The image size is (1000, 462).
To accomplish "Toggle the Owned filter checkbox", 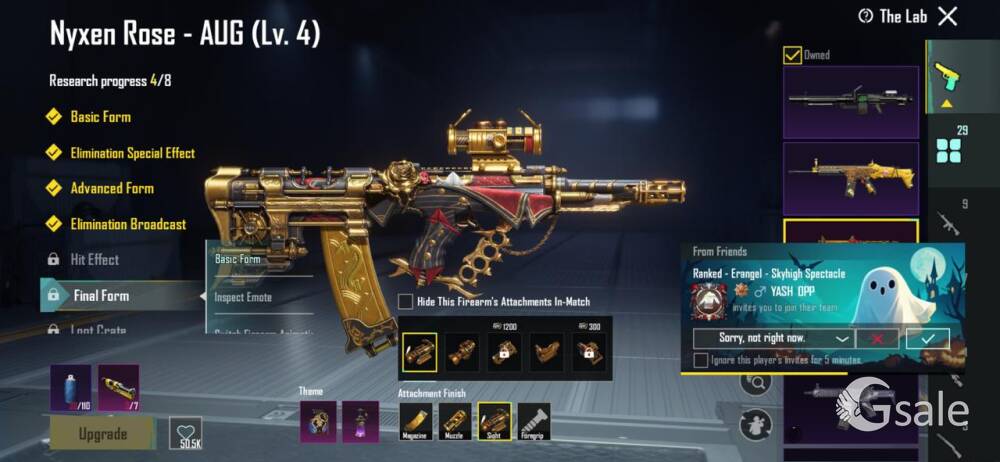I will [792, 55].
